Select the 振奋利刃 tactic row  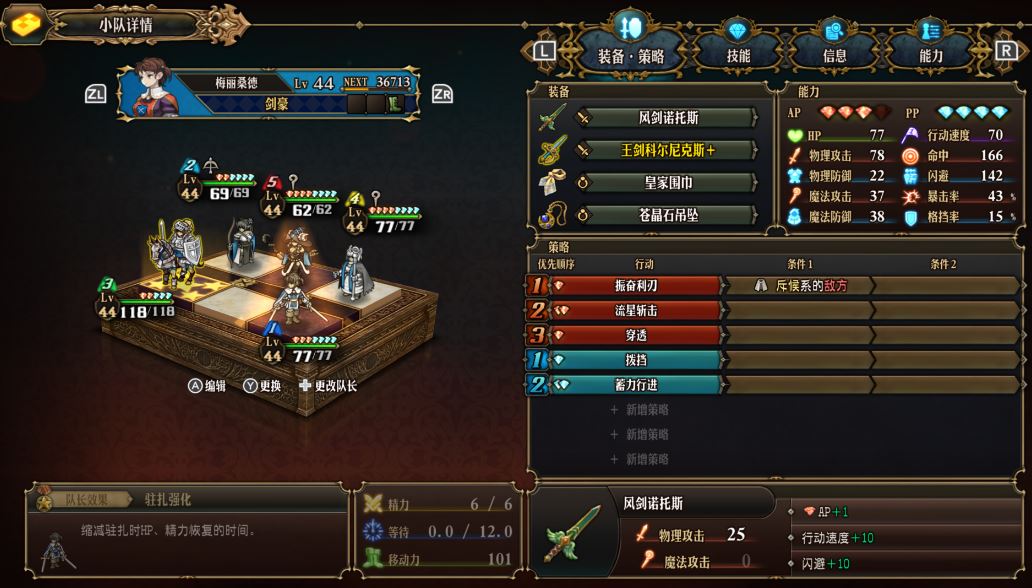point(636,286)
